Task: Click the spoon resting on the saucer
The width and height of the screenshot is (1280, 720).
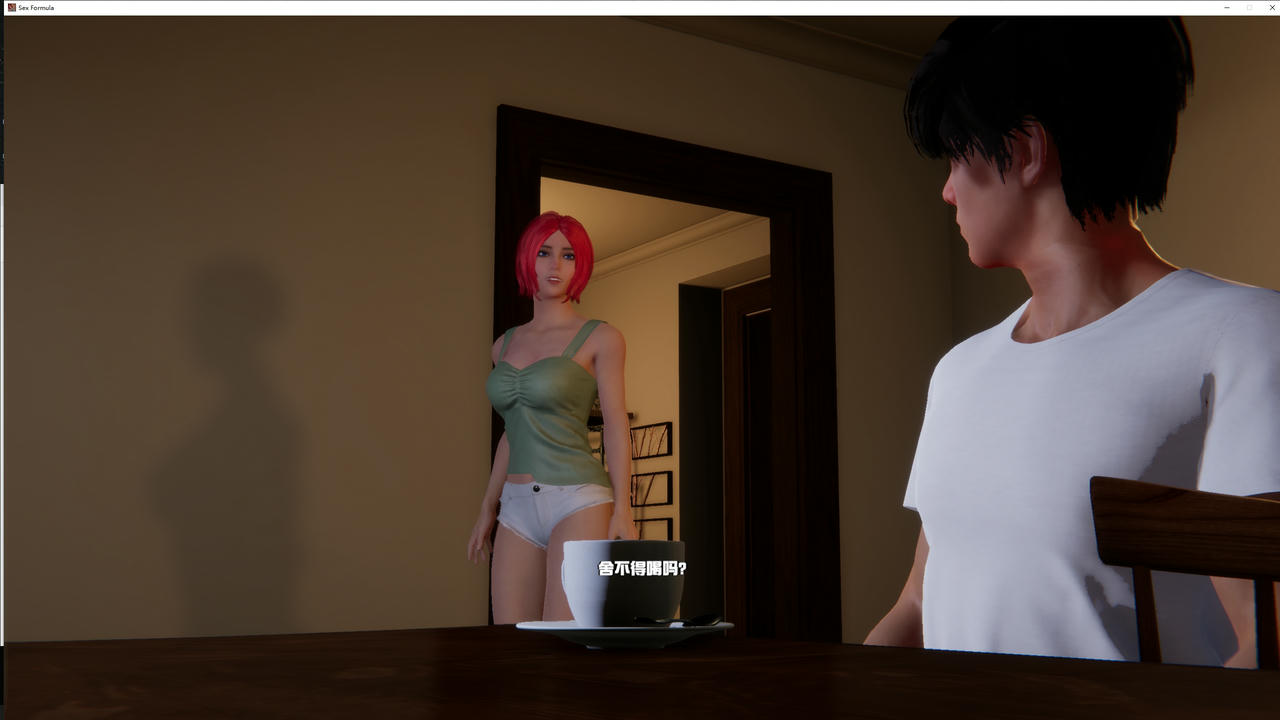Action: [x=691, y=621]
